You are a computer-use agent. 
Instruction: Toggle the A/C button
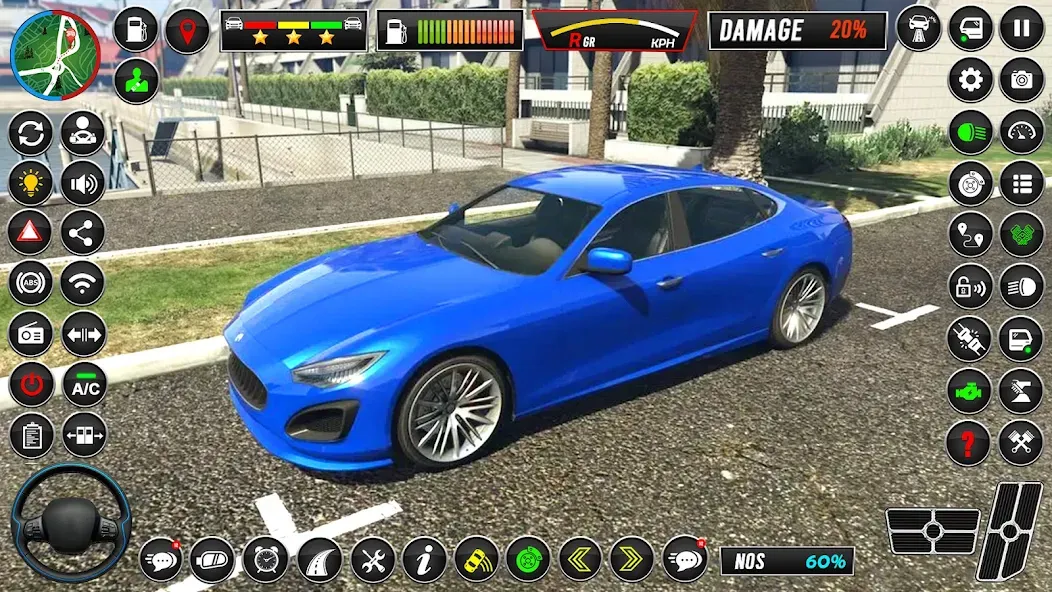(x=84, y=385)
